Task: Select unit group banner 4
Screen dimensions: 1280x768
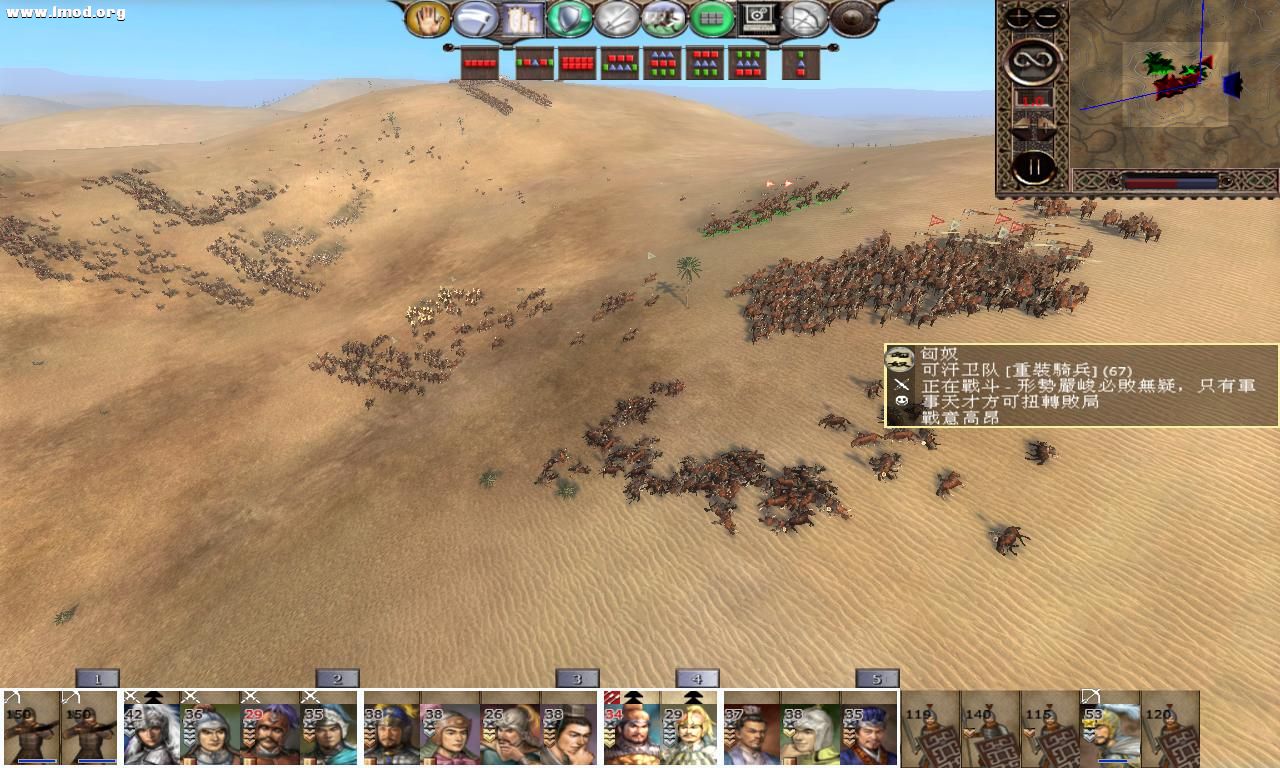Action: (697, 677)
